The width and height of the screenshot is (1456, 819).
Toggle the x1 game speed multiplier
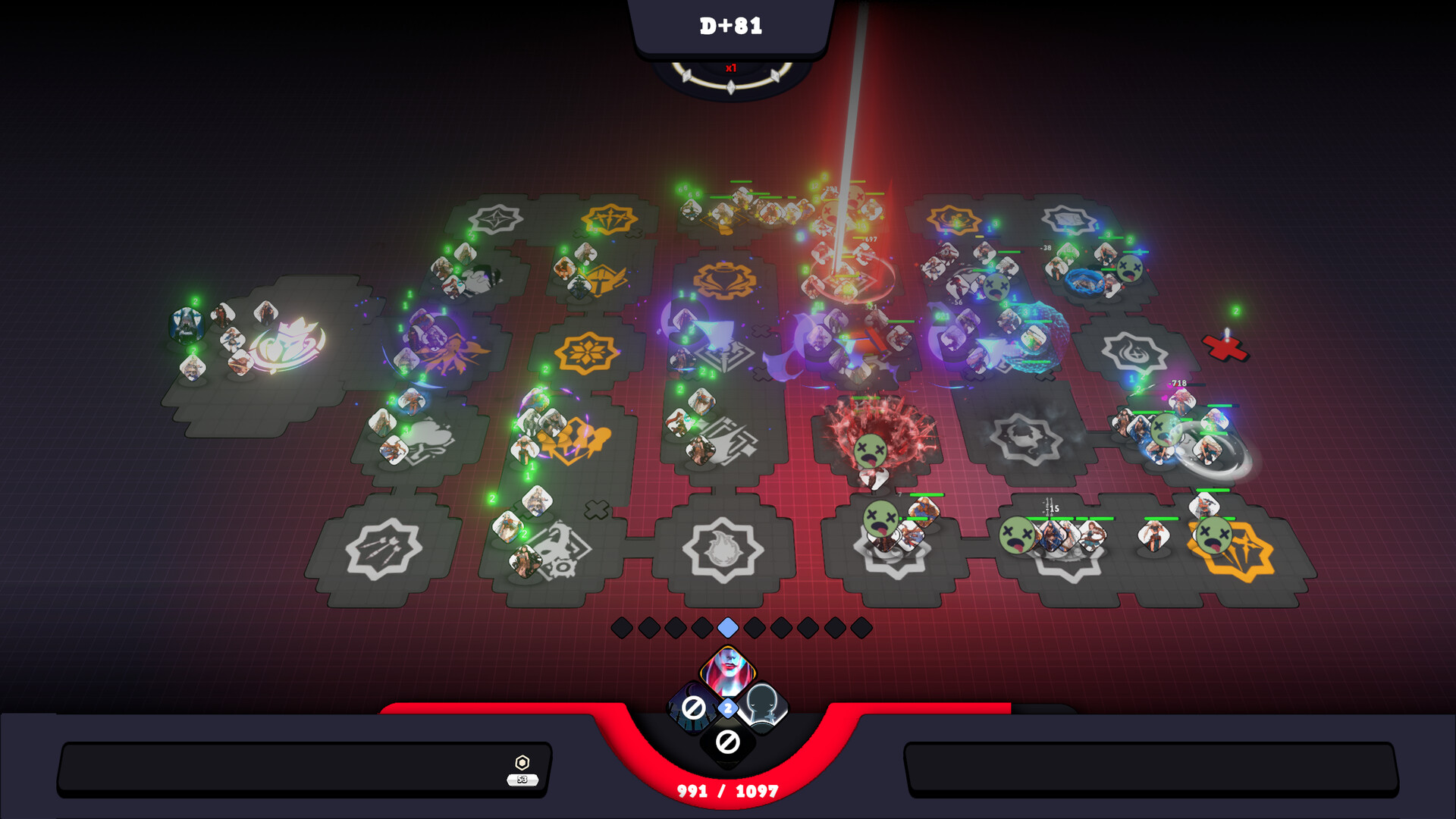pyautogui.click(x=731, y=68)
